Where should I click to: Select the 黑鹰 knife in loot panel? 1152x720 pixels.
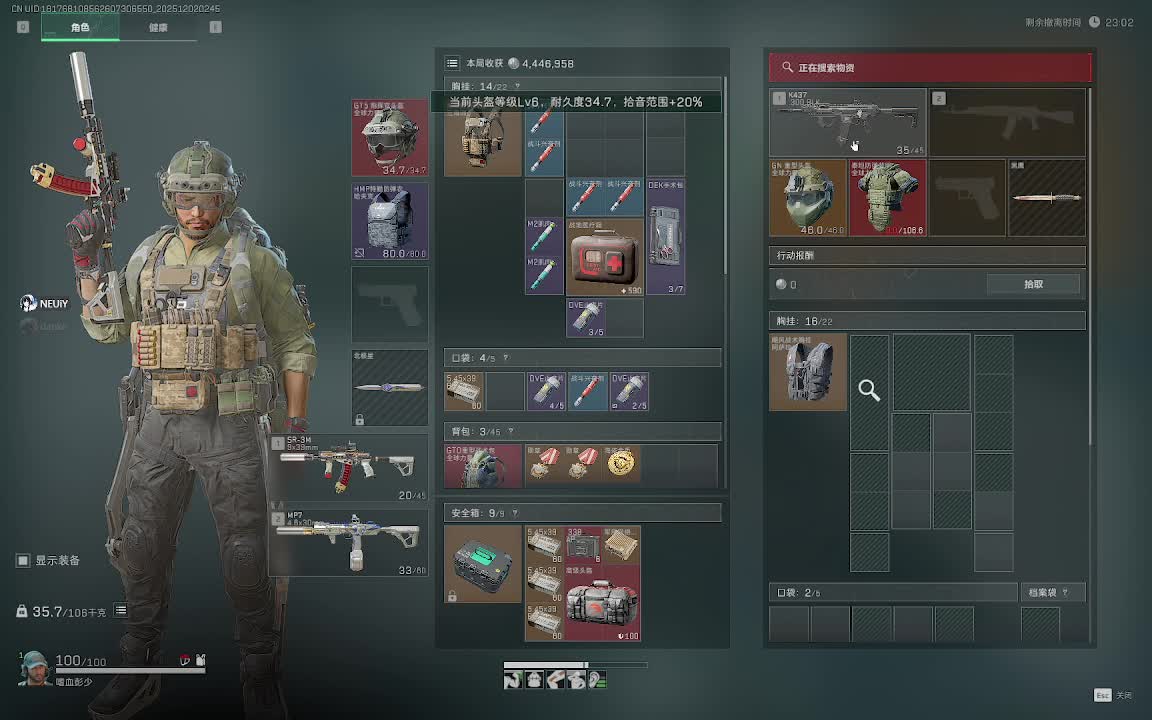pyautogui.click(x=1046, y=198)
